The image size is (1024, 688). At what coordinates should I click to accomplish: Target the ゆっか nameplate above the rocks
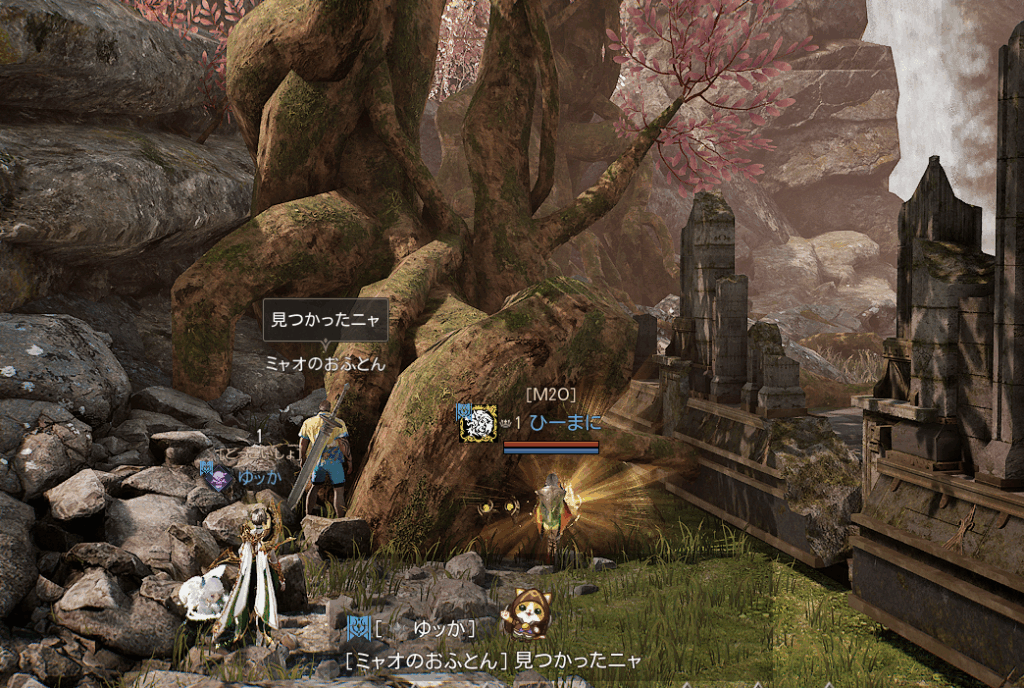coord(260,477)
